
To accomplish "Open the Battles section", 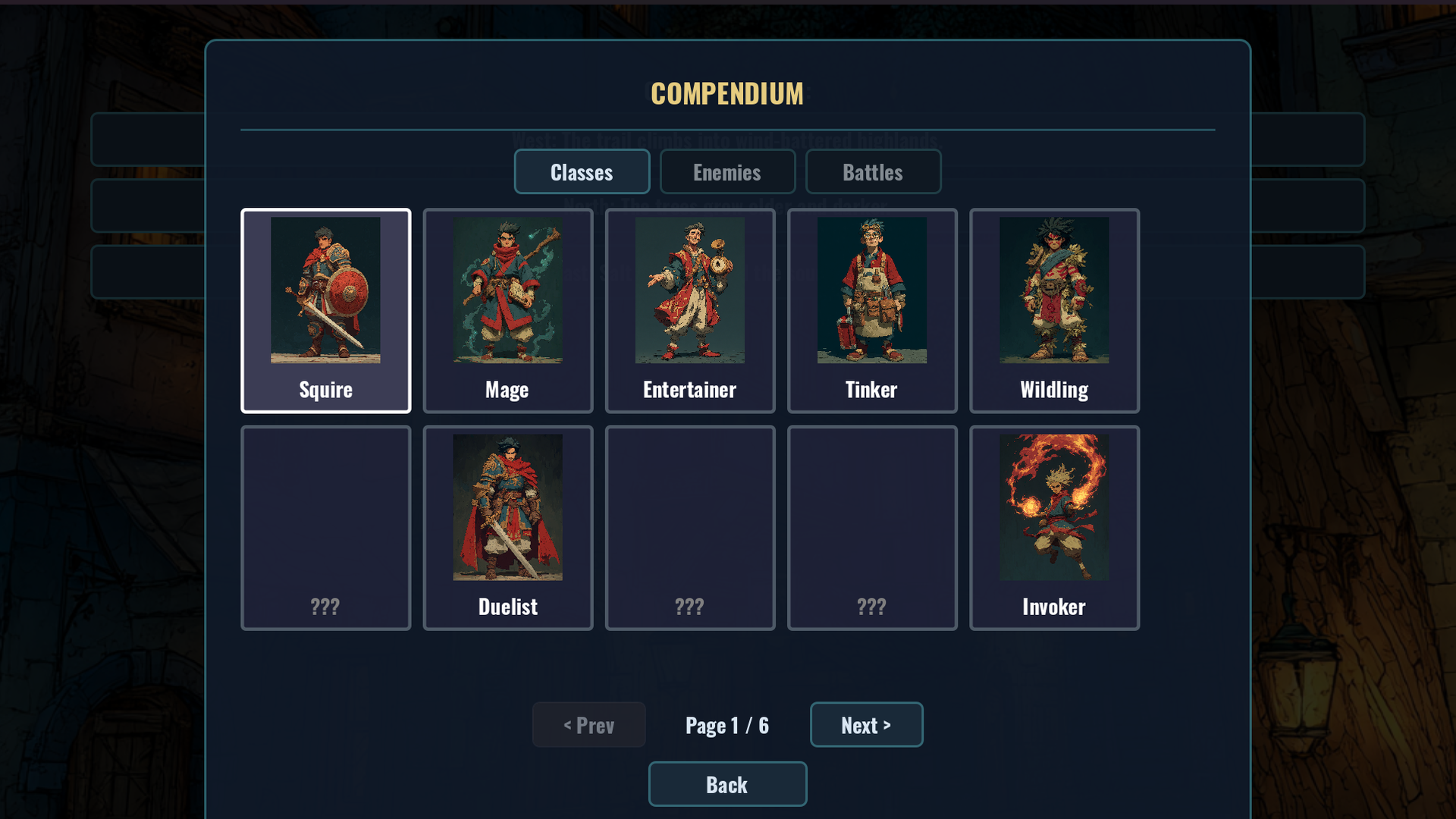I will tap(873, 171).
